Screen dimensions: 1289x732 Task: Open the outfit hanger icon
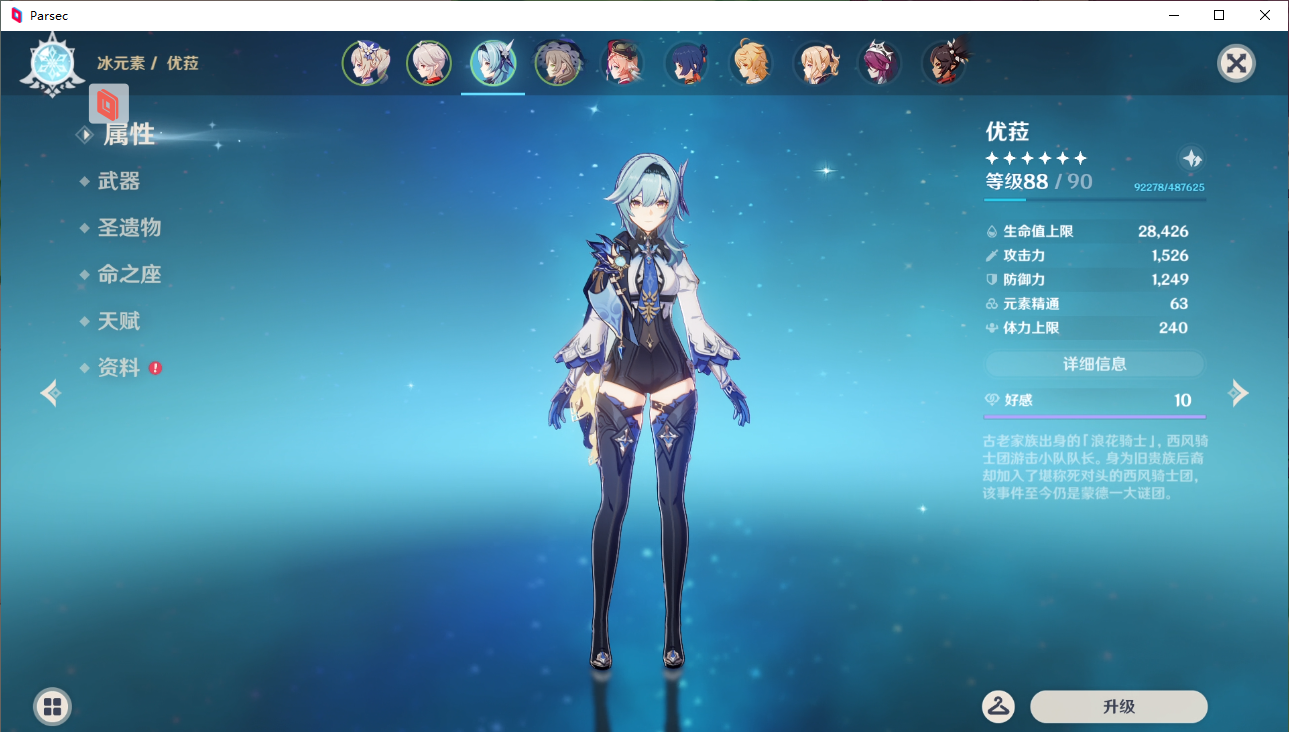pos(998,706)
